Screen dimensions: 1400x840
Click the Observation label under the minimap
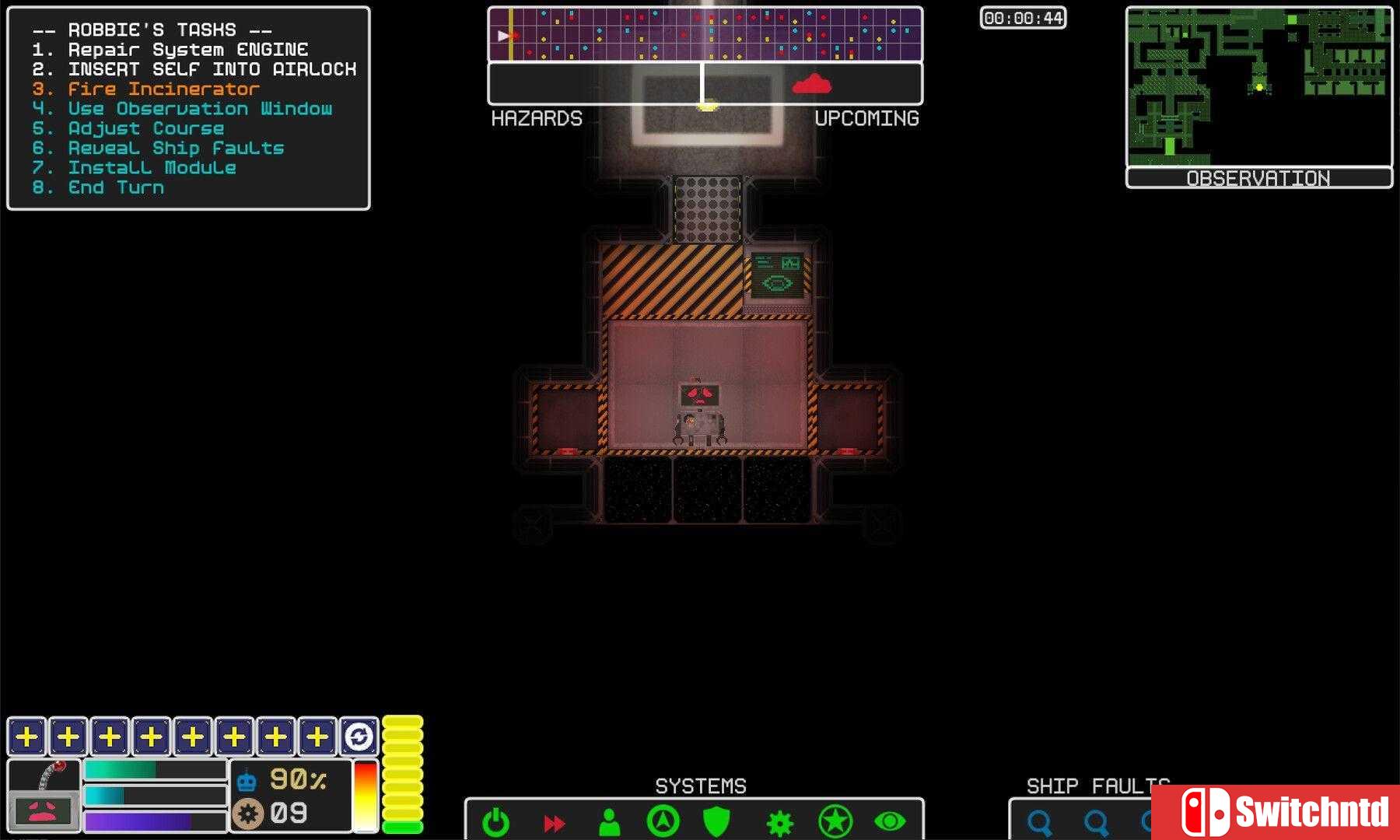pyautogui.click(x=1258, y=178)
